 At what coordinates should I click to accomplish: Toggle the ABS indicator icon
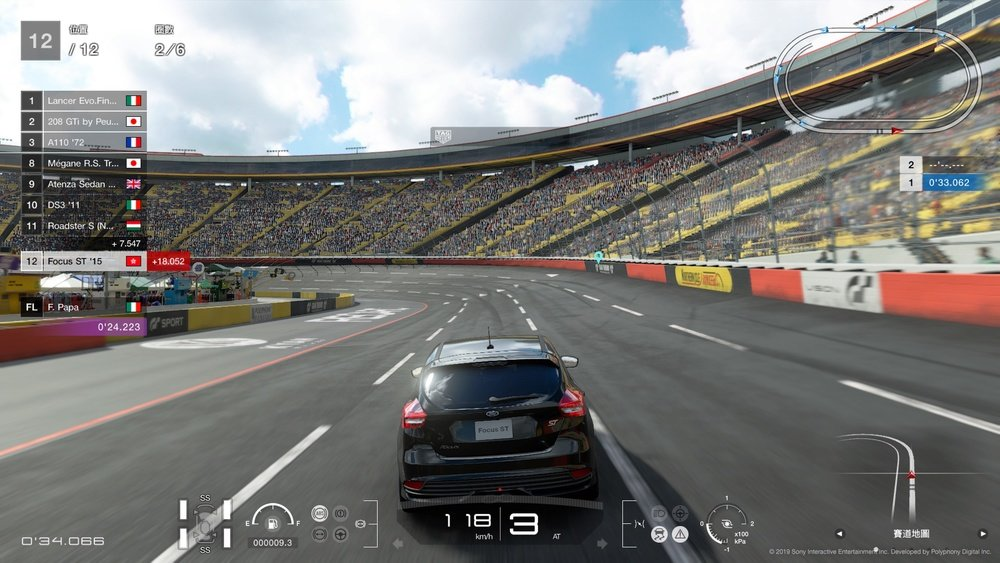[x=320, y=513]
